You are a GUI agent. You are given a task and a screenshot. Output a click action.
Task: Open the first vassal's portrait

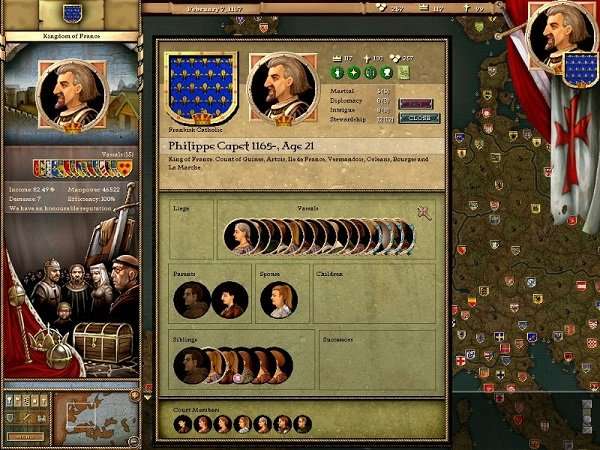[x=244, y=237]
